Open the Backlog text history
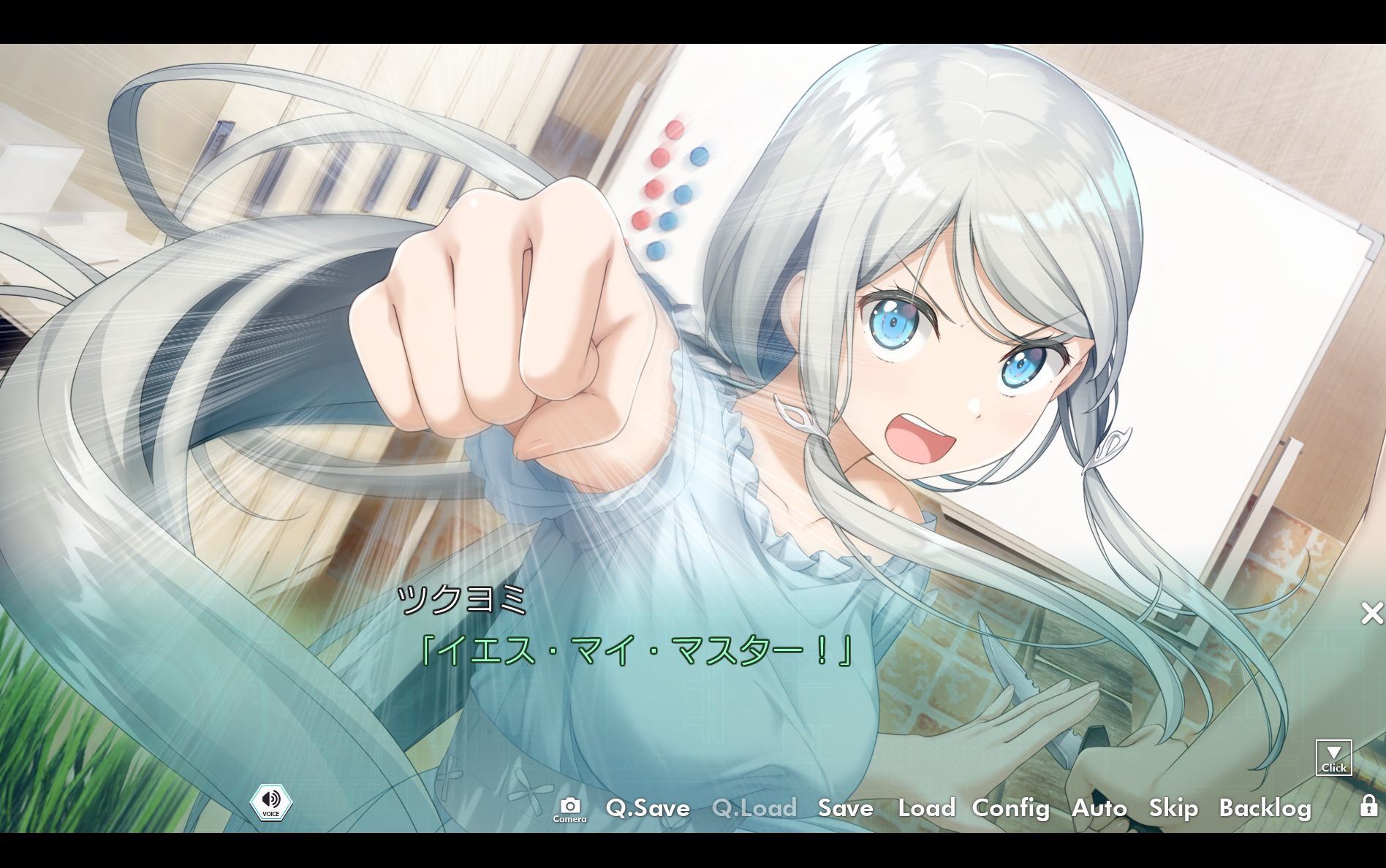 (x=1265, y=809)
